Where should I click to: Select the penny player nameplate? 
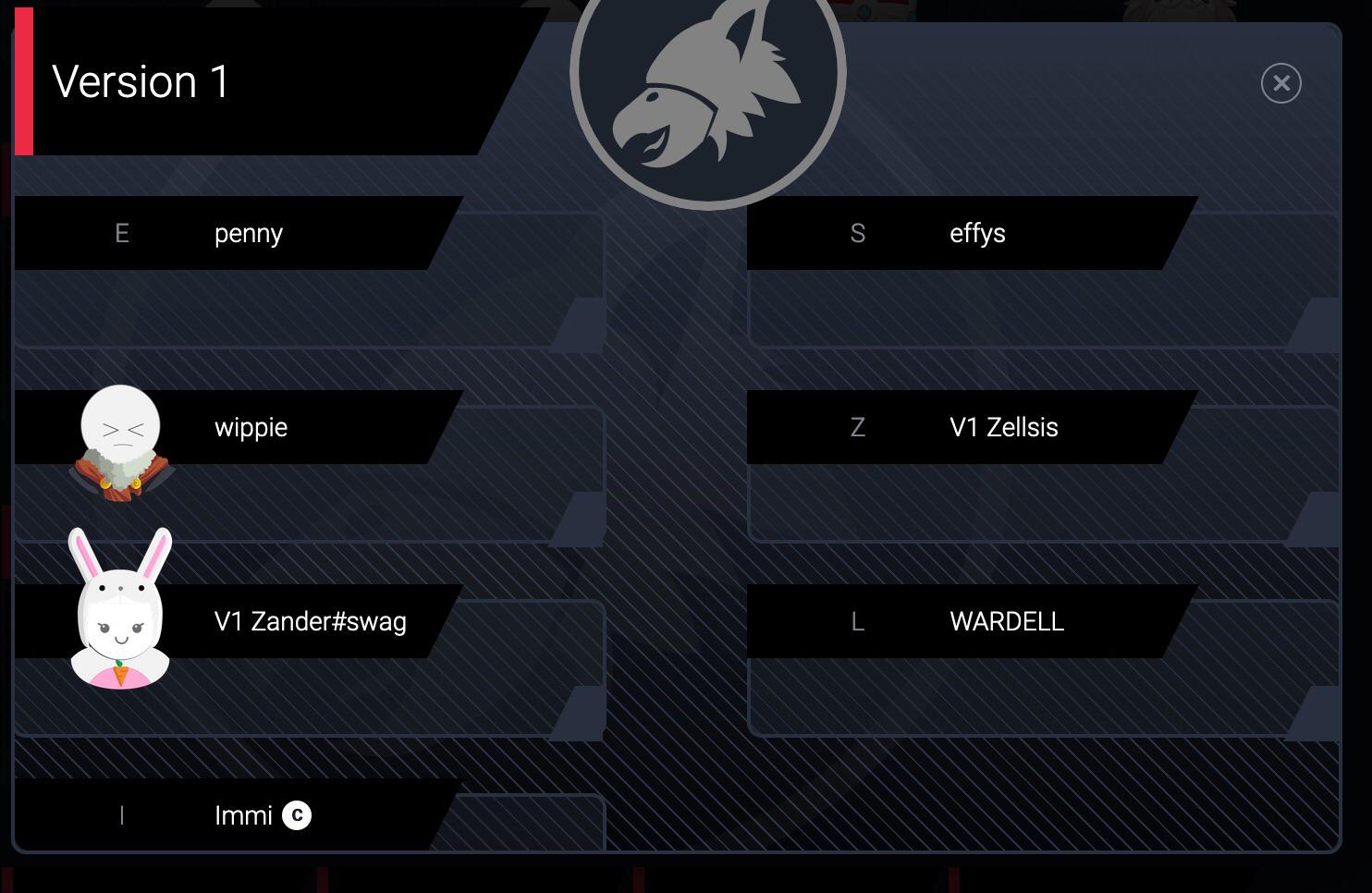click(x=248, y=233)
